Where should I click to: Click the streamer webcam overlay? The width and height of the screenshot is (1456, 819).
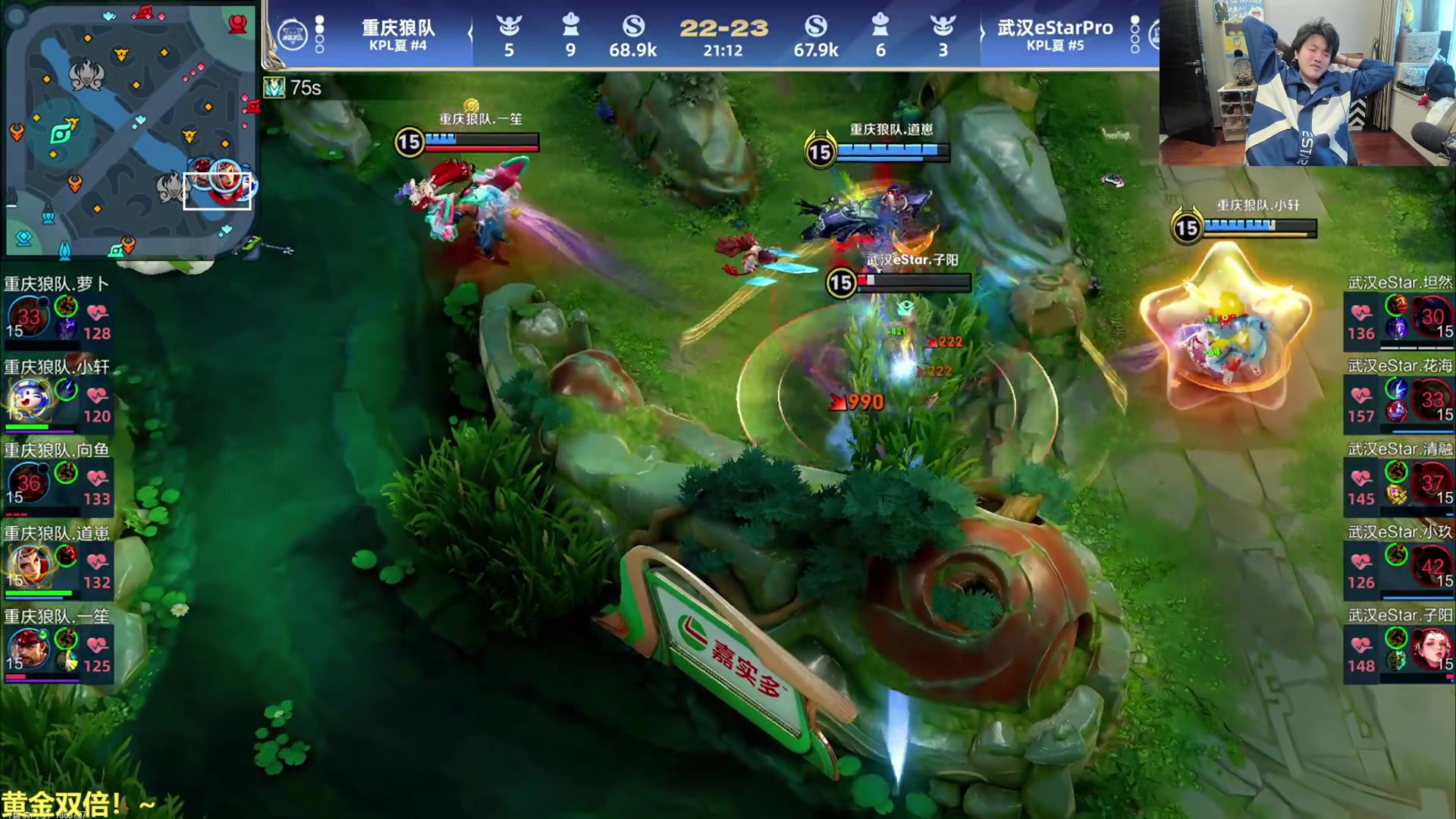point(1307,83)
